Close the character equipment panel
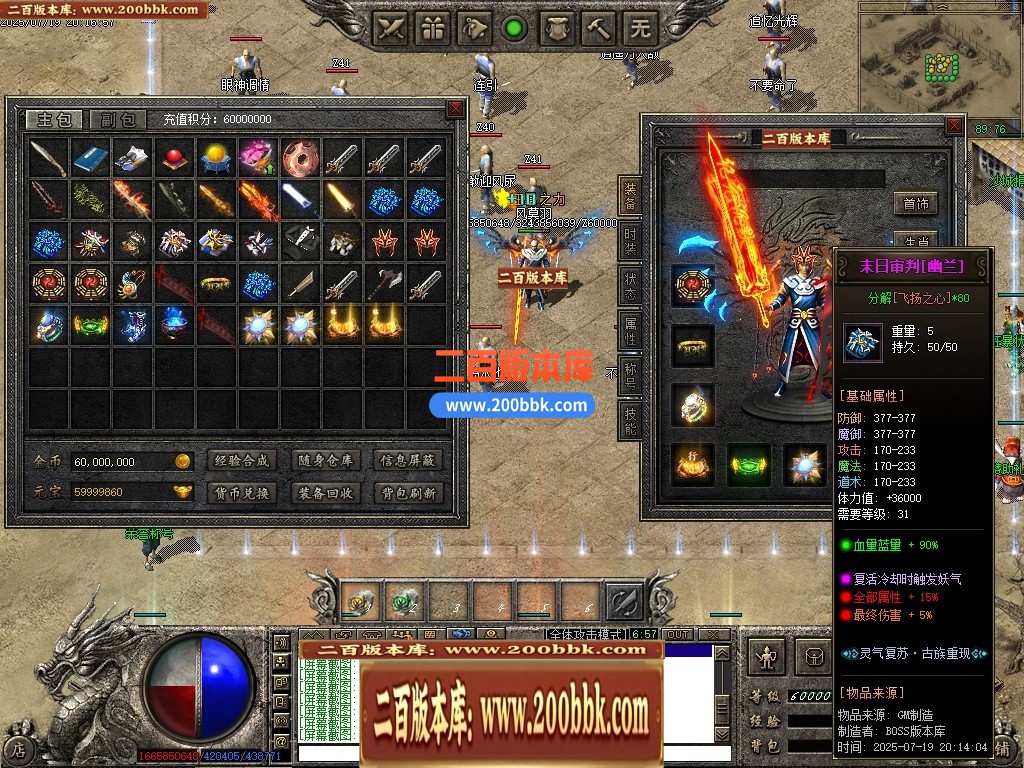The width and height of the screenshot is (1024, 768). click(955, 126)
